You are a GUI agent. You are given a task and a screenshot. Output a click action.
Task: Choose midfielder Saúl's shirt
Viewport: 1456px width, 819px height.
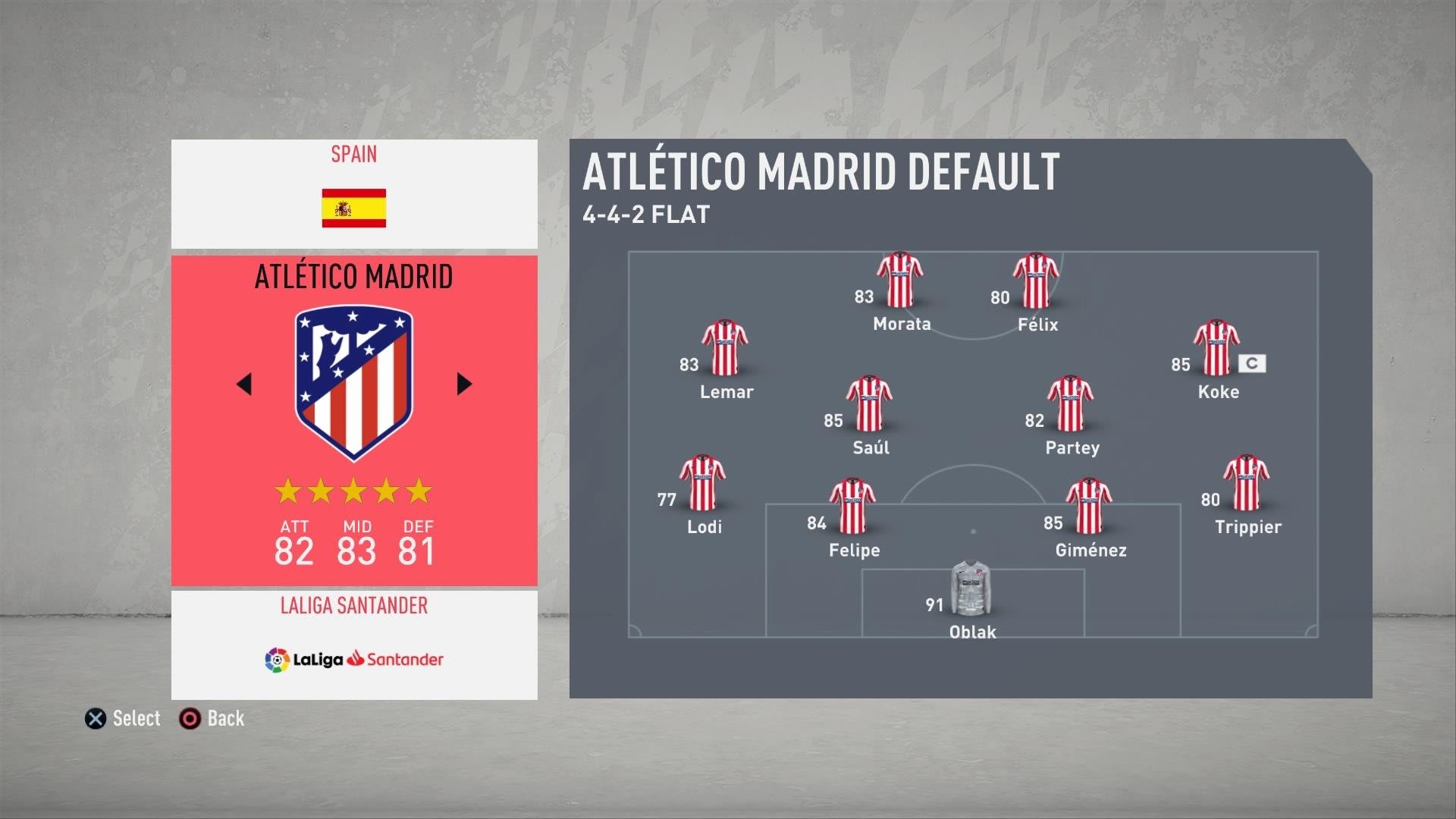[x=869, y=404]
